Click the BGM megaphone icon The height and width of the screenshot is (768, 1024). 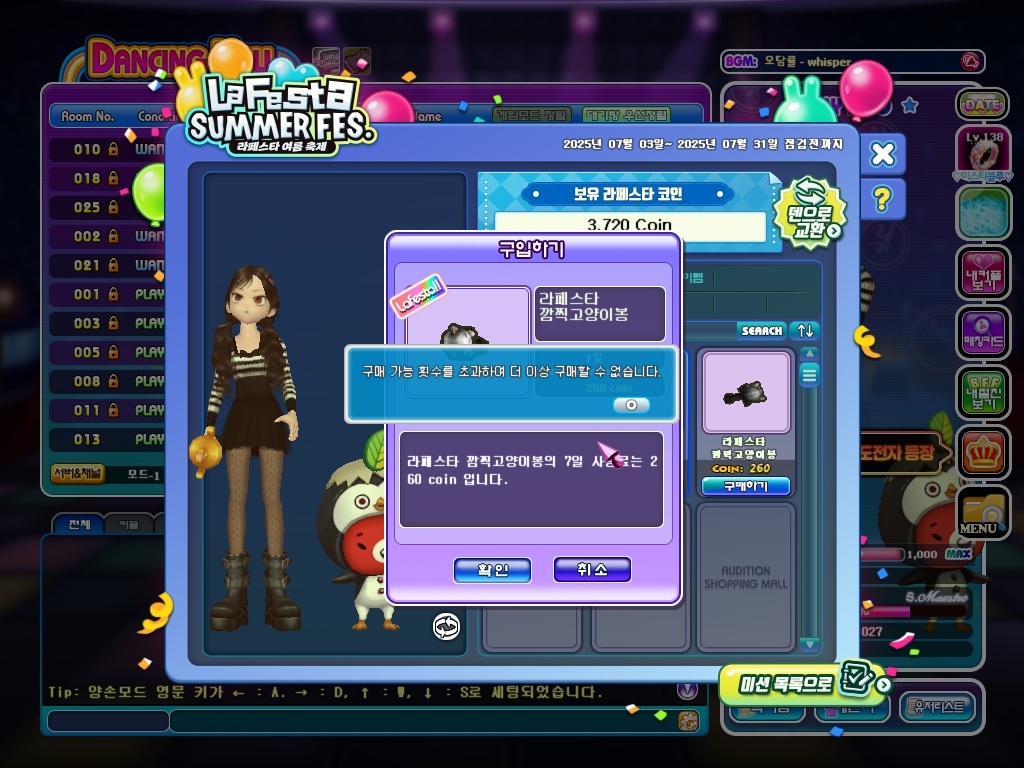(969, 62)
